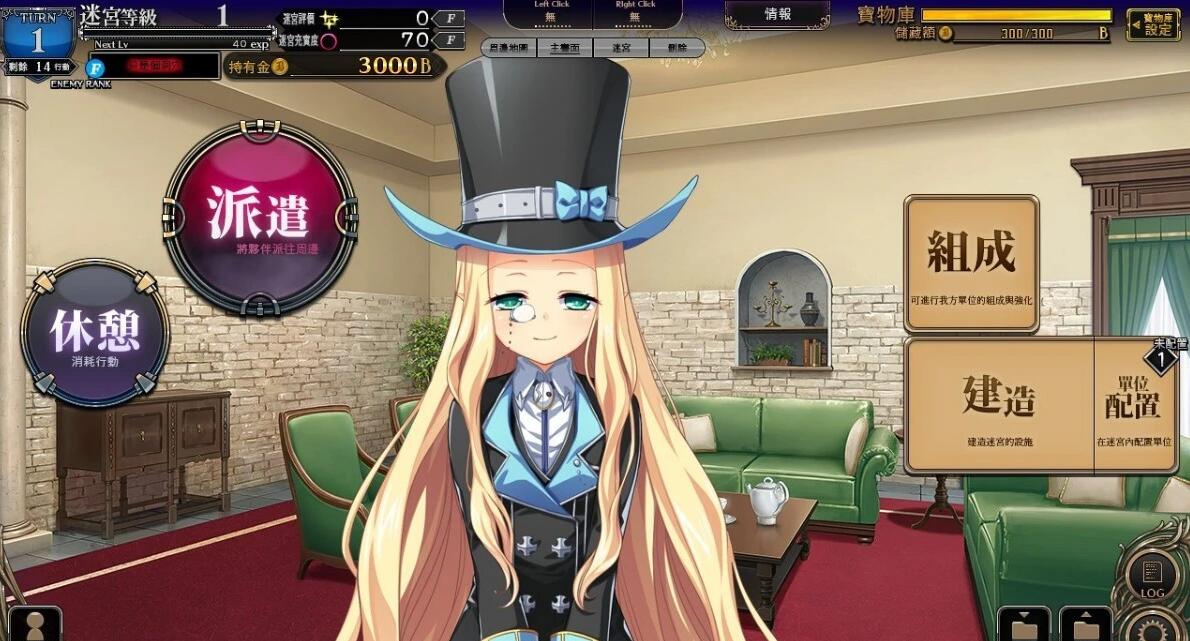Choose 休憩 to rest and consume actions

click(95, 333)
